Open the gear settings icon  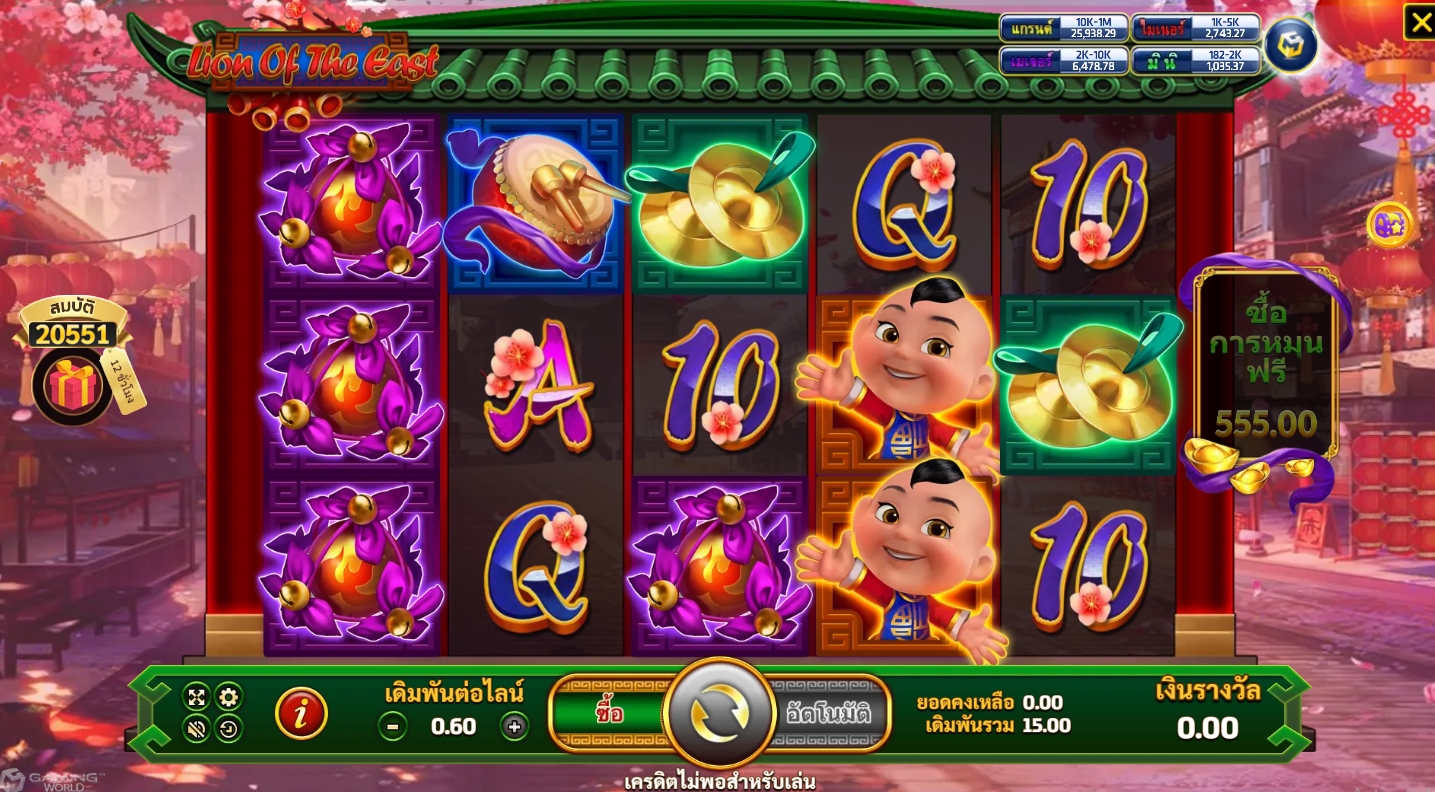(228, 697)
